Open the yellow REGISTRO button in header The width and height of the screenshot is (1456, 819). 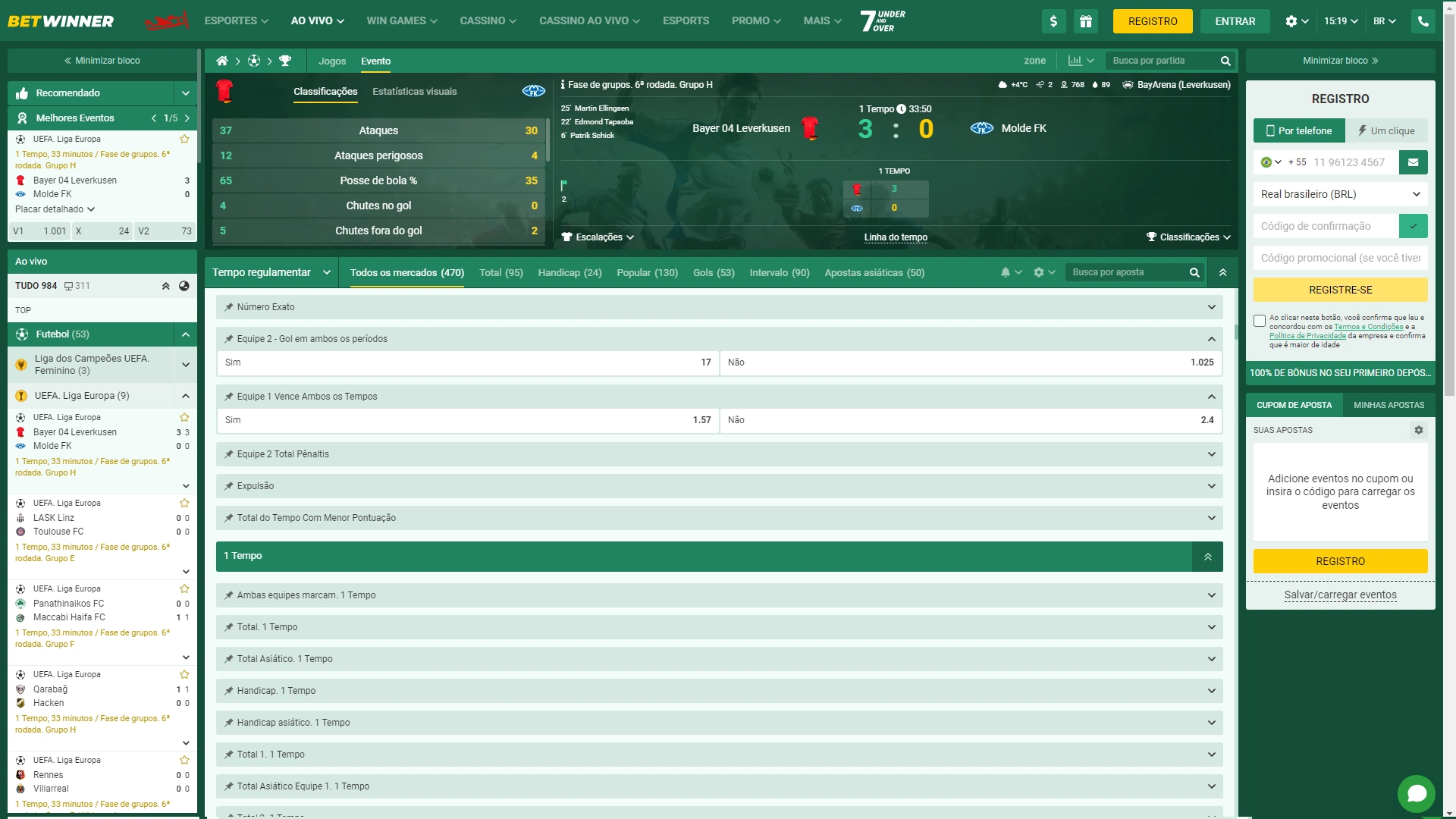point(1152,21)
